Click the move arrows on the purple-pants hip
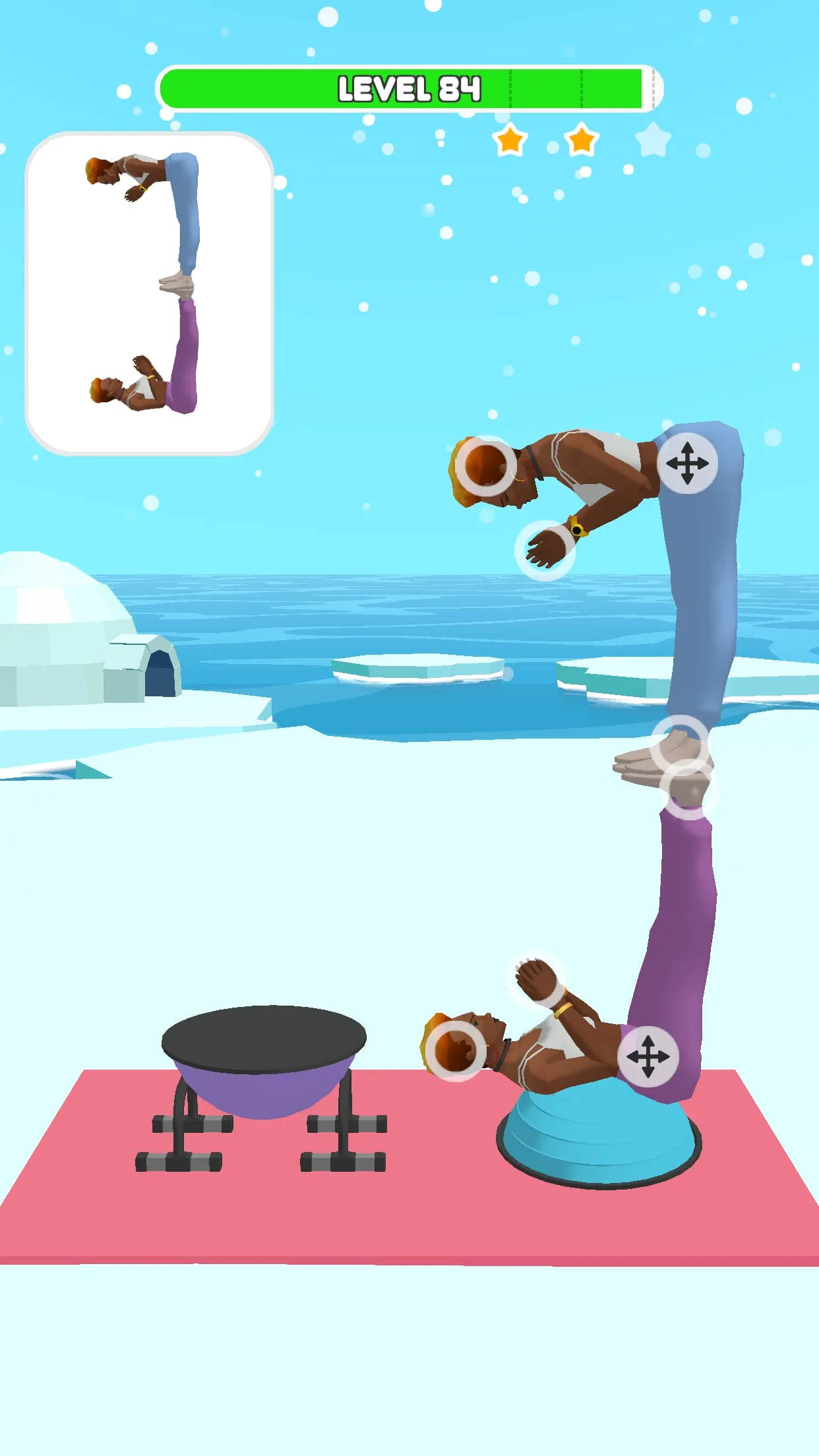The width and height of the screenshot is (819, 1456). (648, 1056)
